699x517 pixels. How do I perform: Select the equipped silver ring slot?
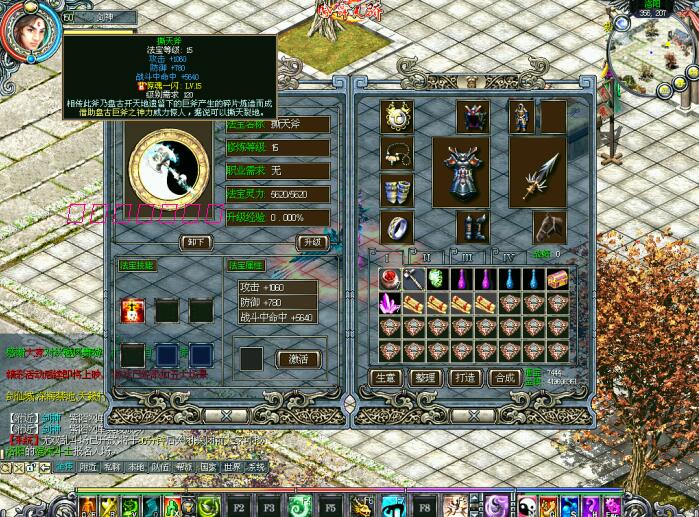(398, 227)
